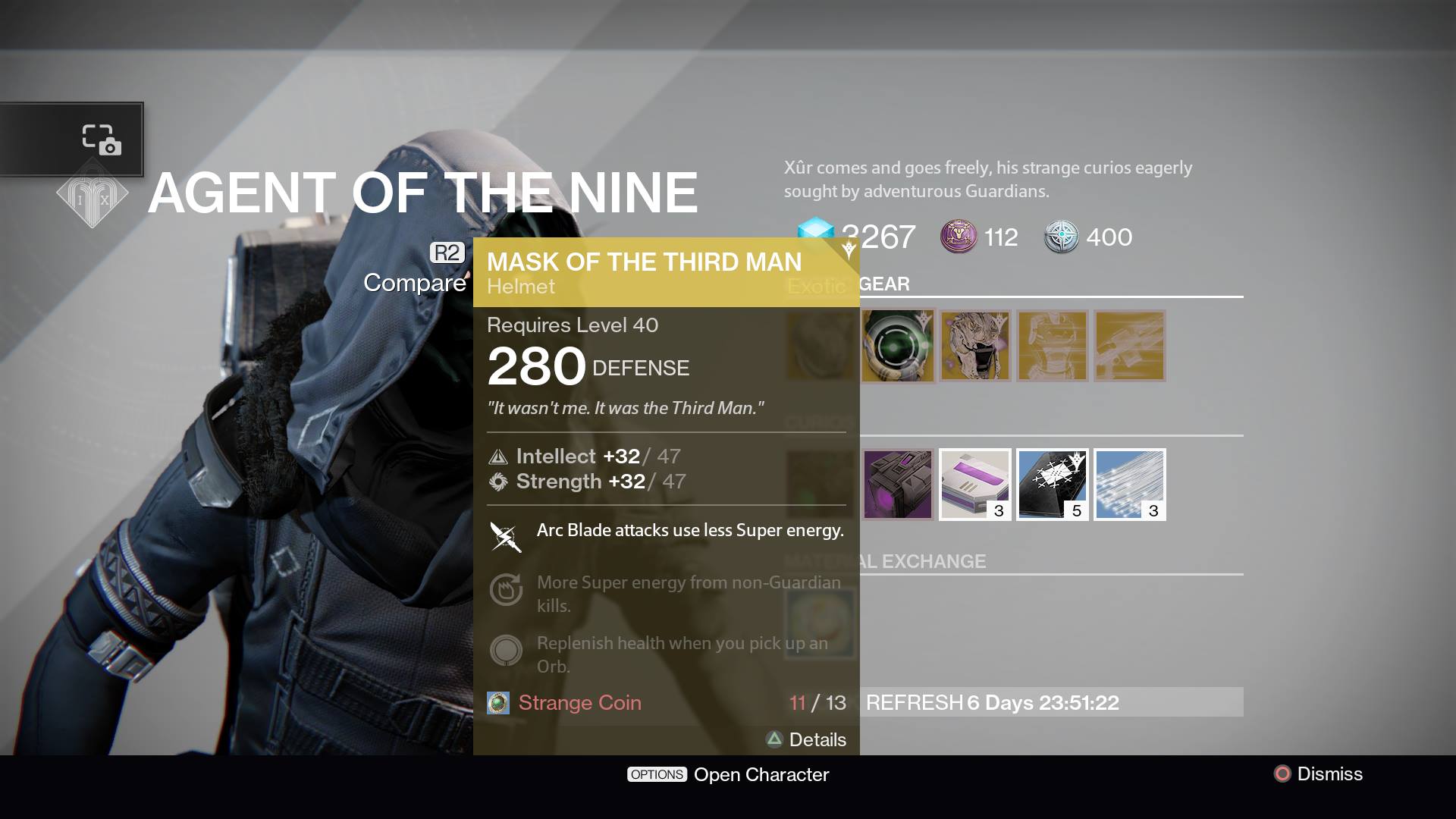Select the skull-faced exotic helmet in Gear

tap(975, 347)
